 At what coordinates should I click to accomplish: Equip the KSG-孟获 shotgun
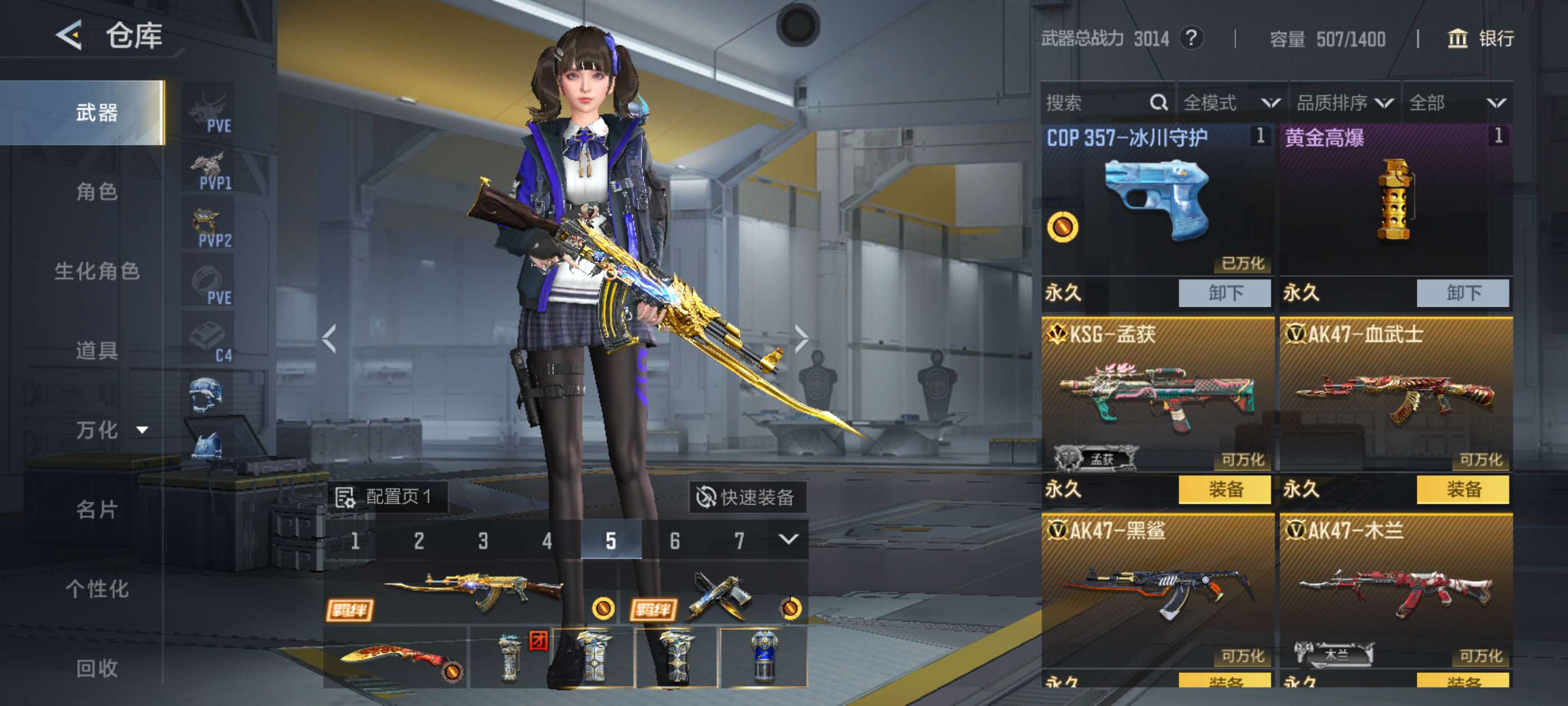pos(1224,489)
